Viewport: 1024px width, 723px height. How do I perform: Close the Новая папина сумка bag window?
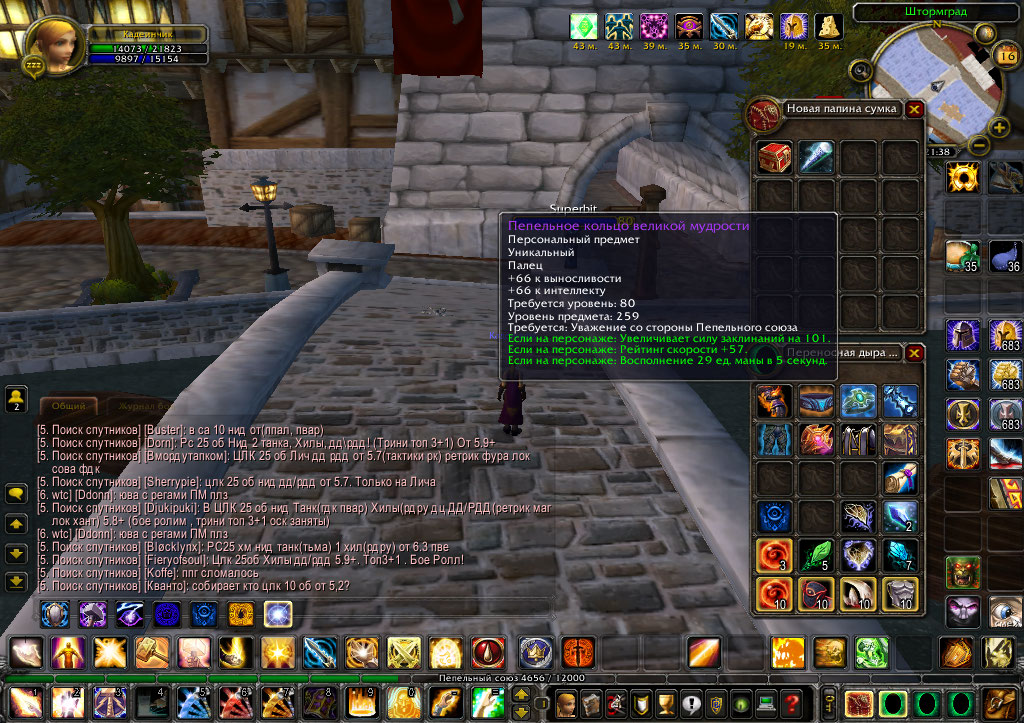(x=914, y=109)
